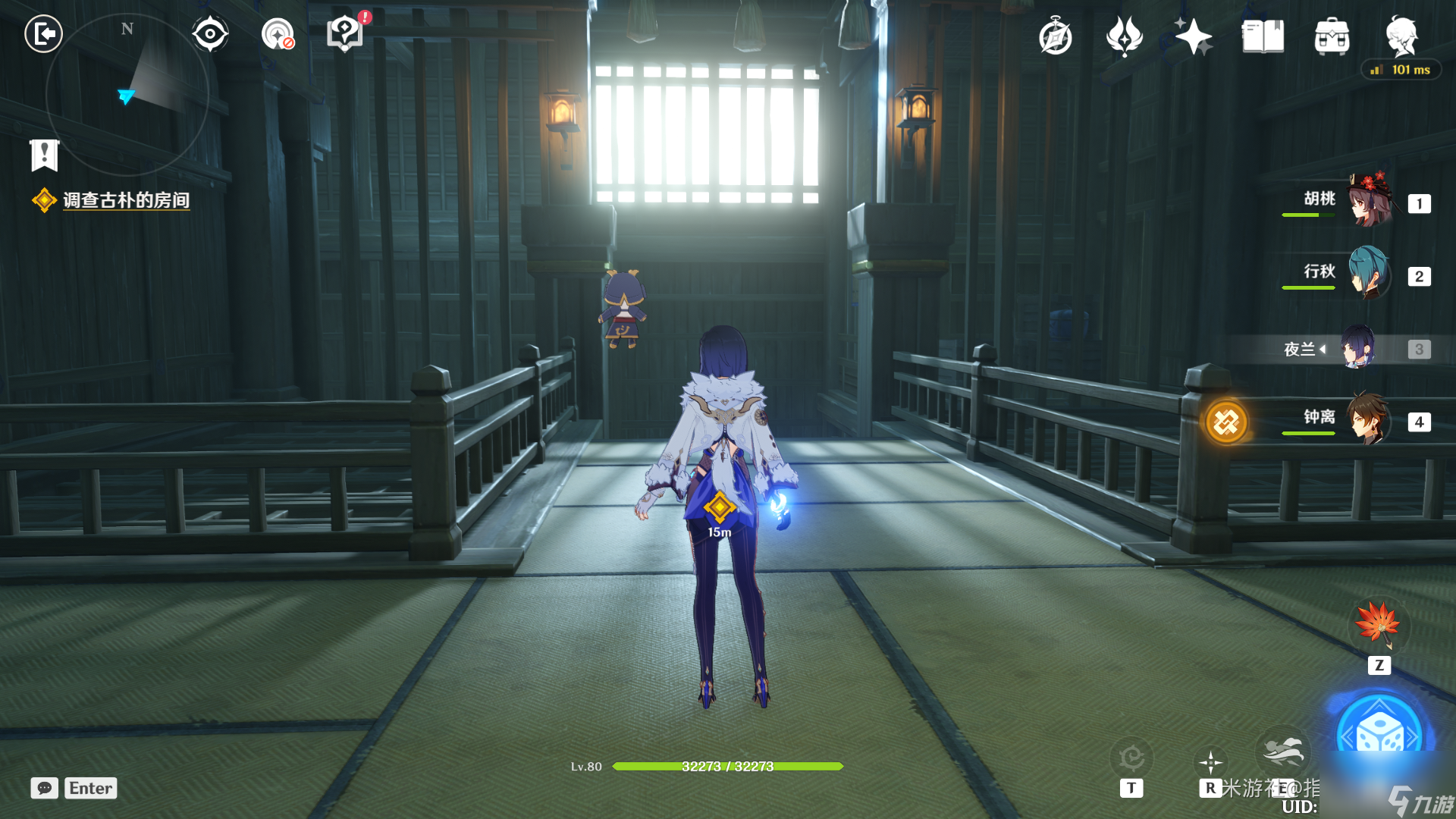The width and height of the screenshot is (1456, 819).
Task: Open the battle pass flame-leaf icon
Action: (1124, 37)
